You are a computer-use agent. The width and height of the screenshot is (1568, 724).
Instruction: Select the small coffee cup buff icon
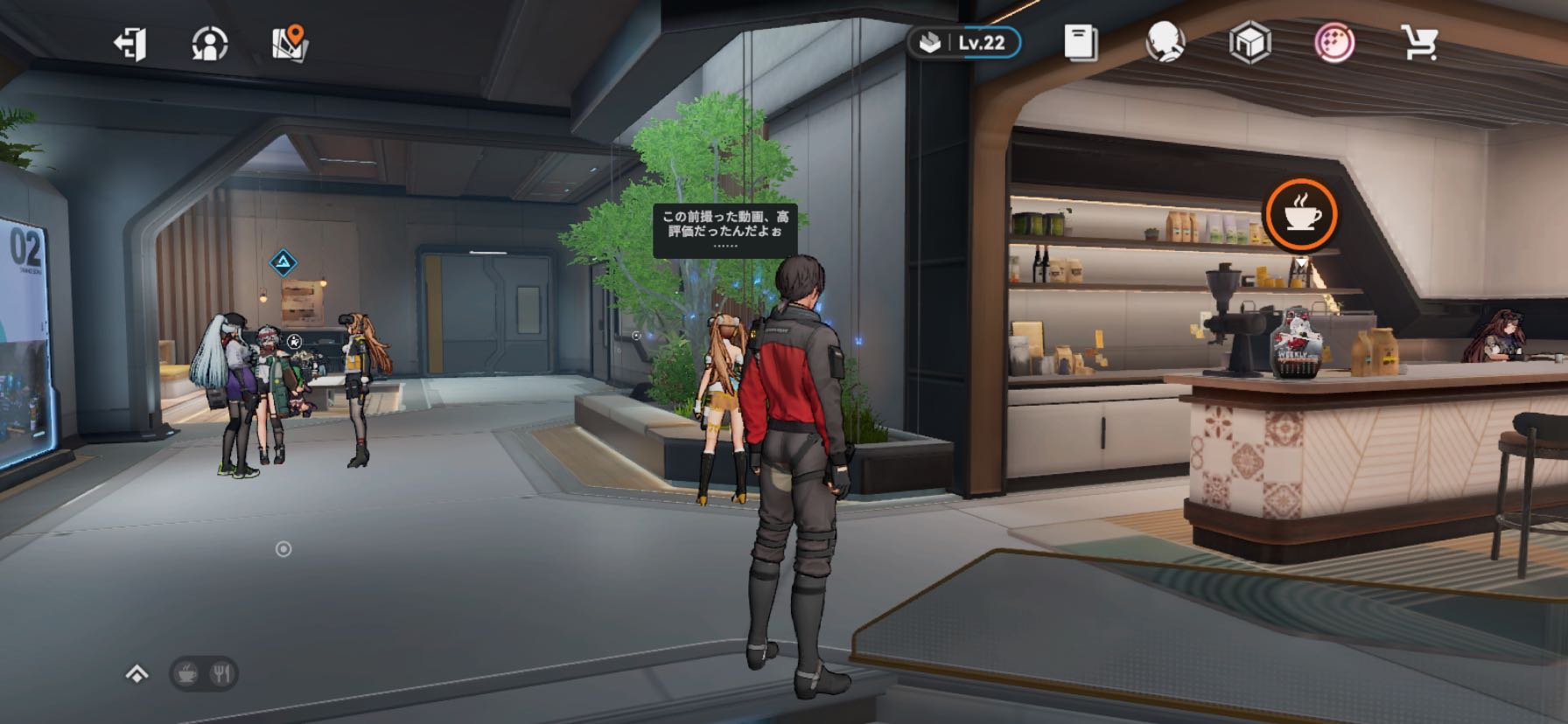186,673
